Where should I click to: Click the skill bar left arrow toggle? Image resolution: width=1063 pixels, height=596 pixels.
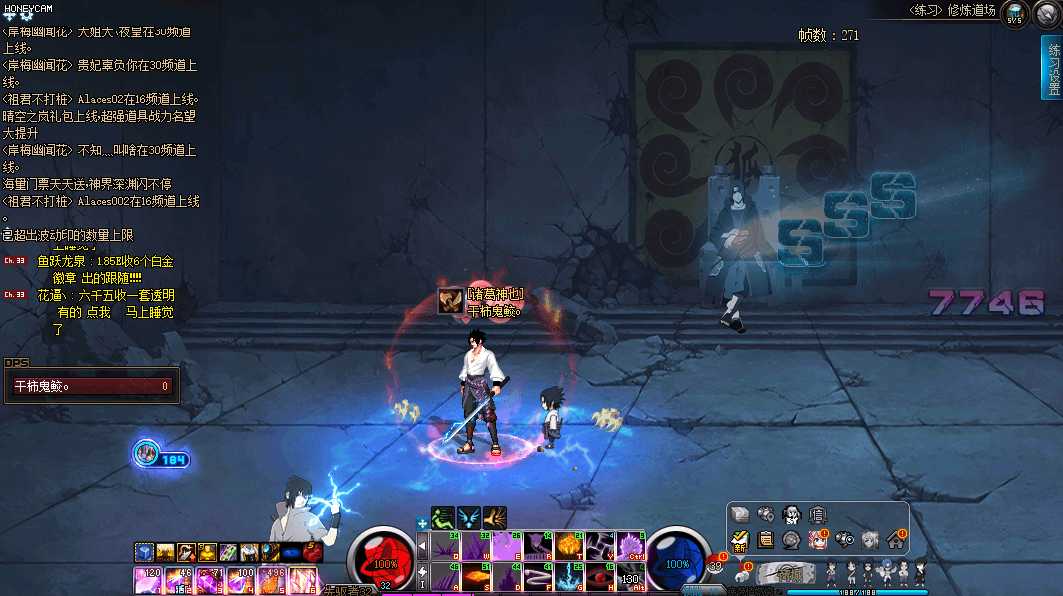[x=422, y=545]
